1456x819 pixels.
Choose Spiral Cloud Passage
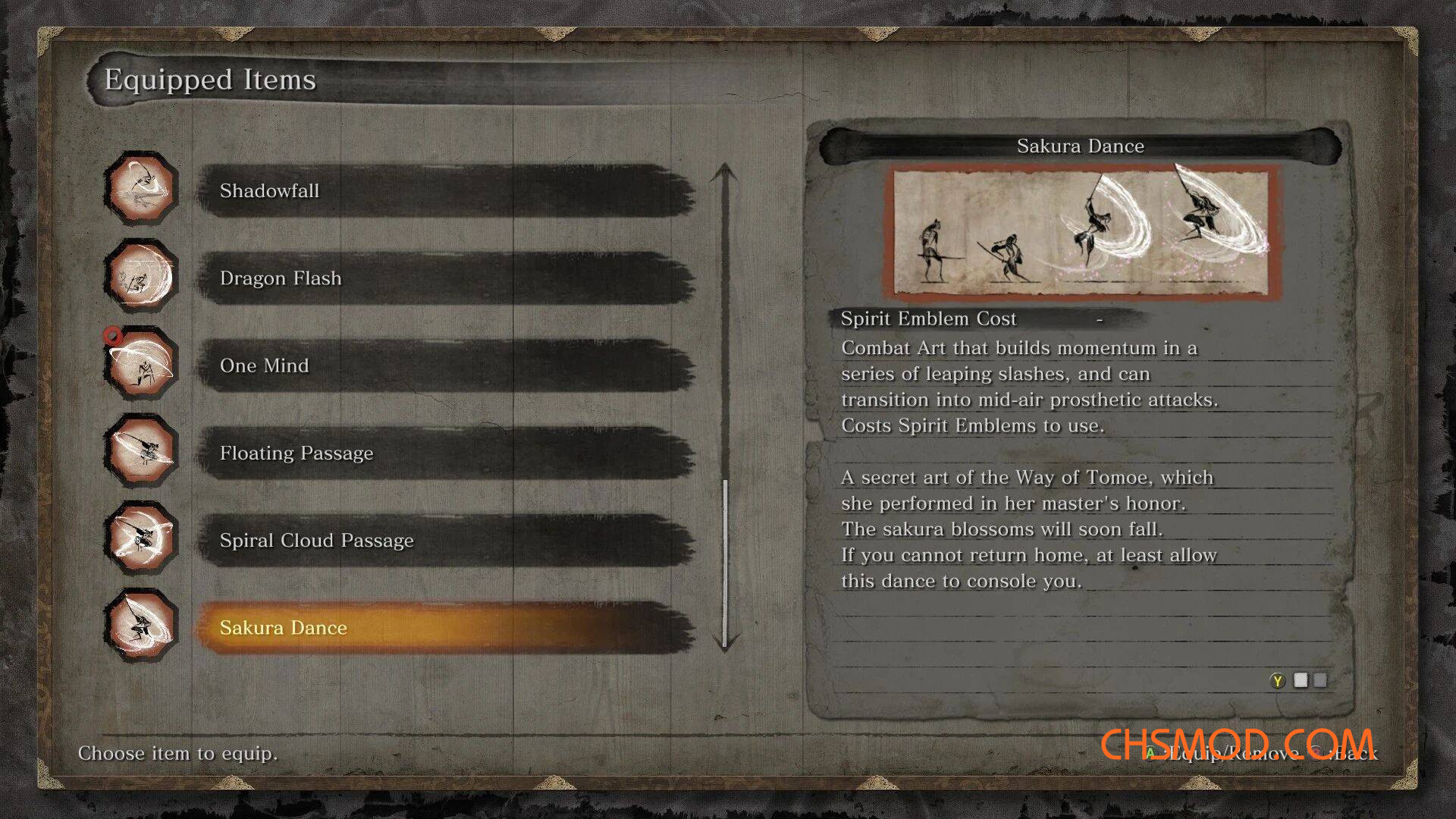[x=446, y=541]
